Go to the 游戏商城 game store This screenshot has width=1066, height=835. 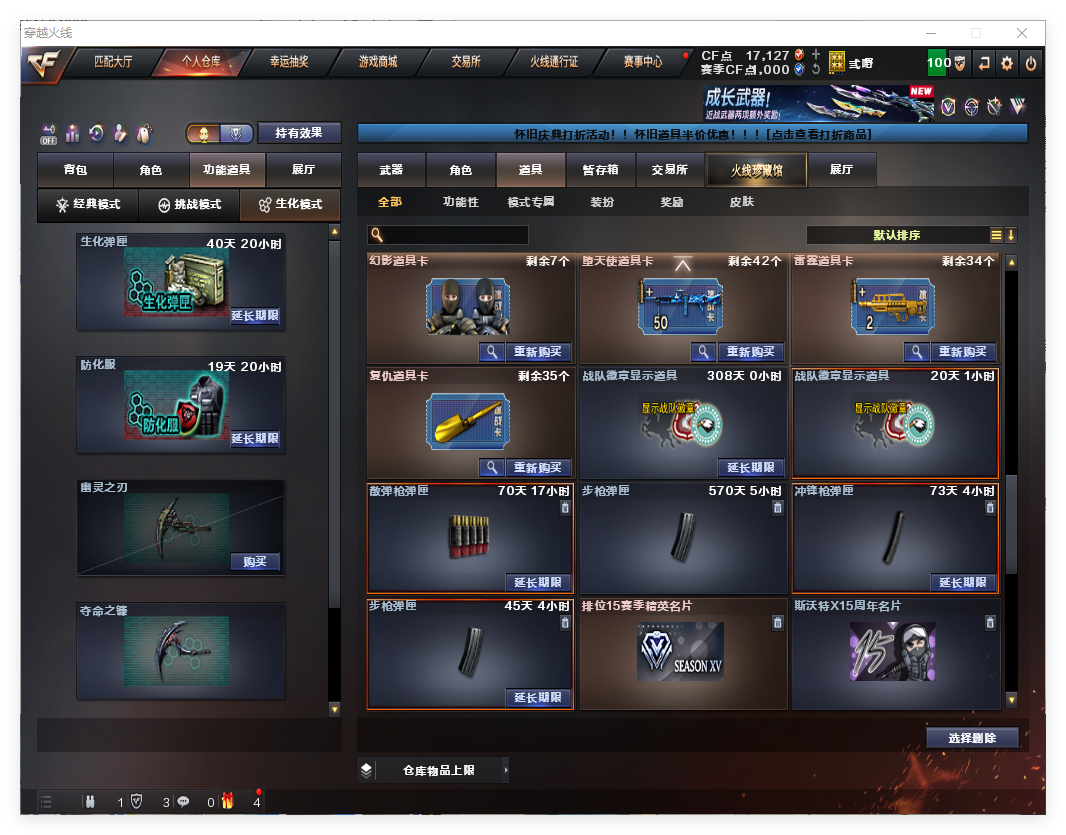coord(377,62)
